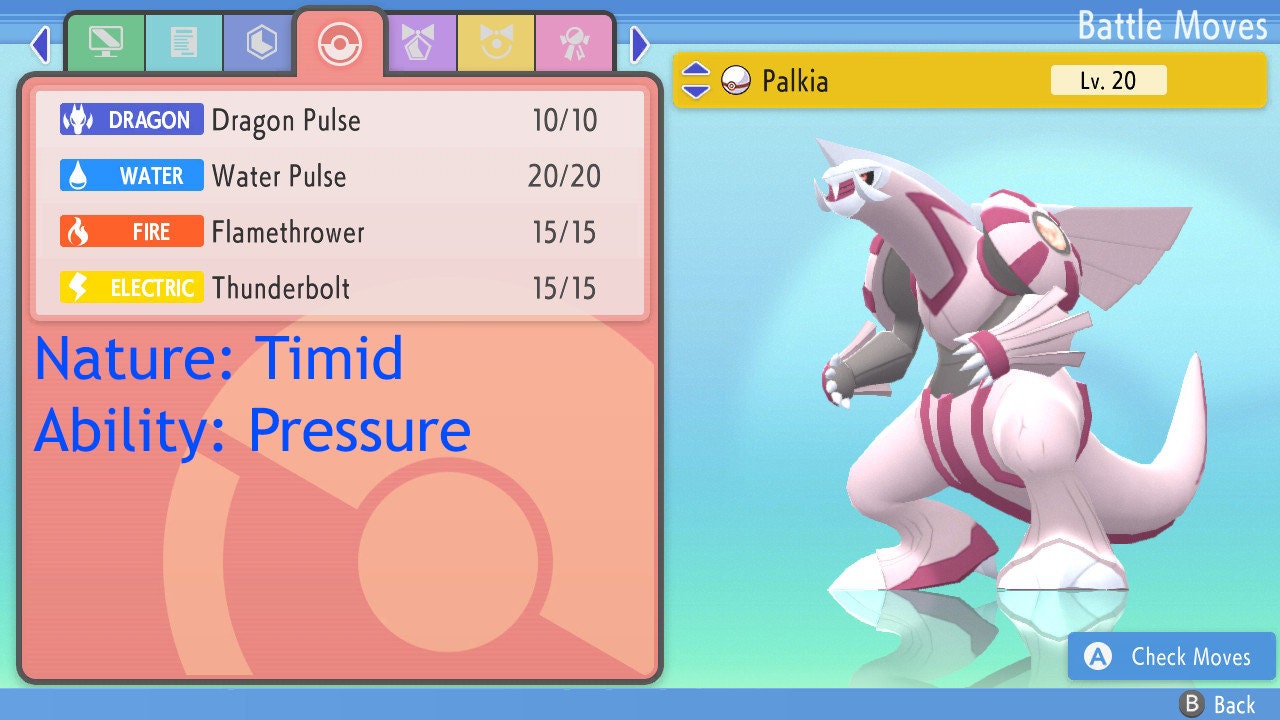Select the monitor-shaped Info tab icon
The image size is (1280, 720).
105,43
